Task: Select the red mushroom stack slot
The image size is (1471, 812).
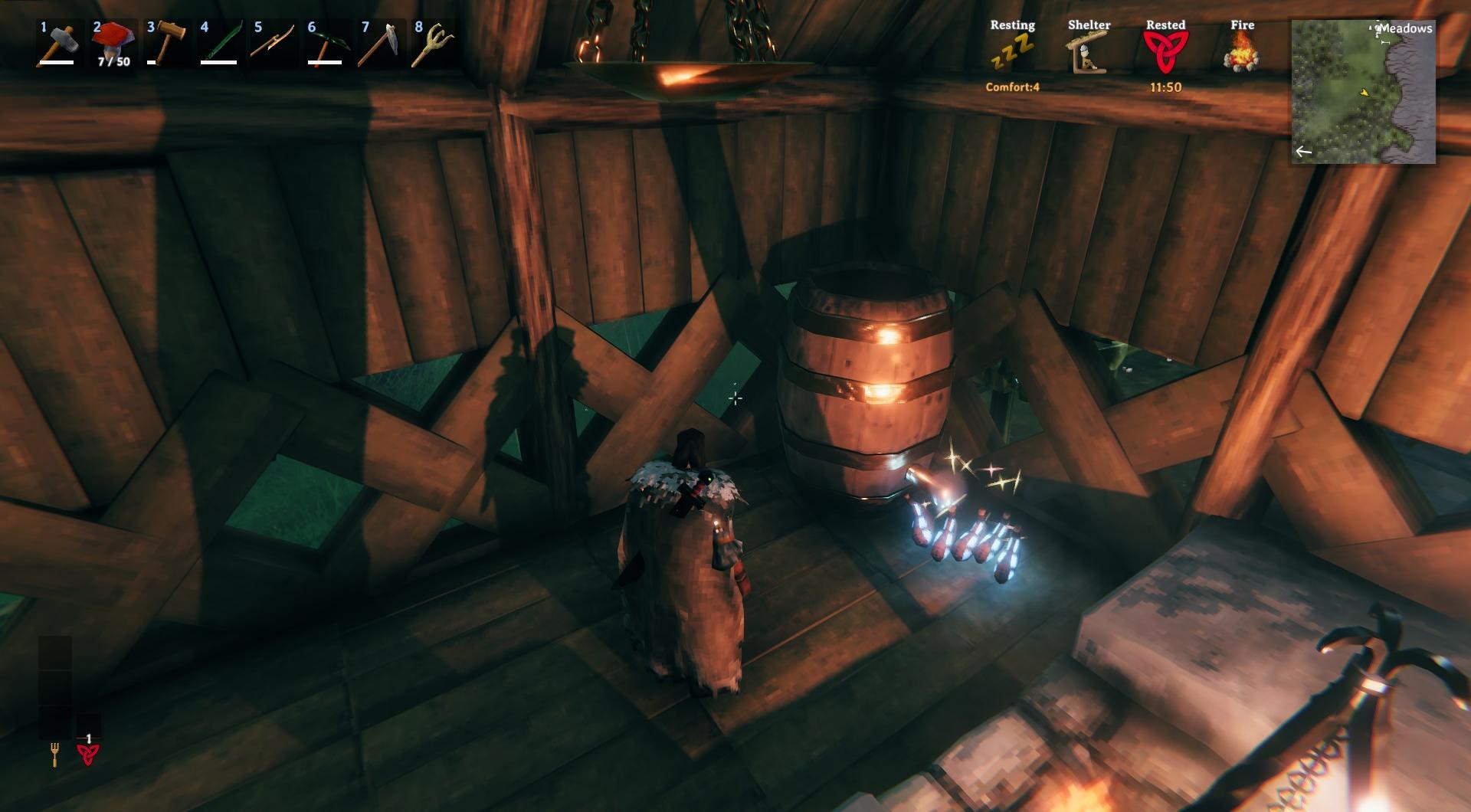Action: [111, 44]
